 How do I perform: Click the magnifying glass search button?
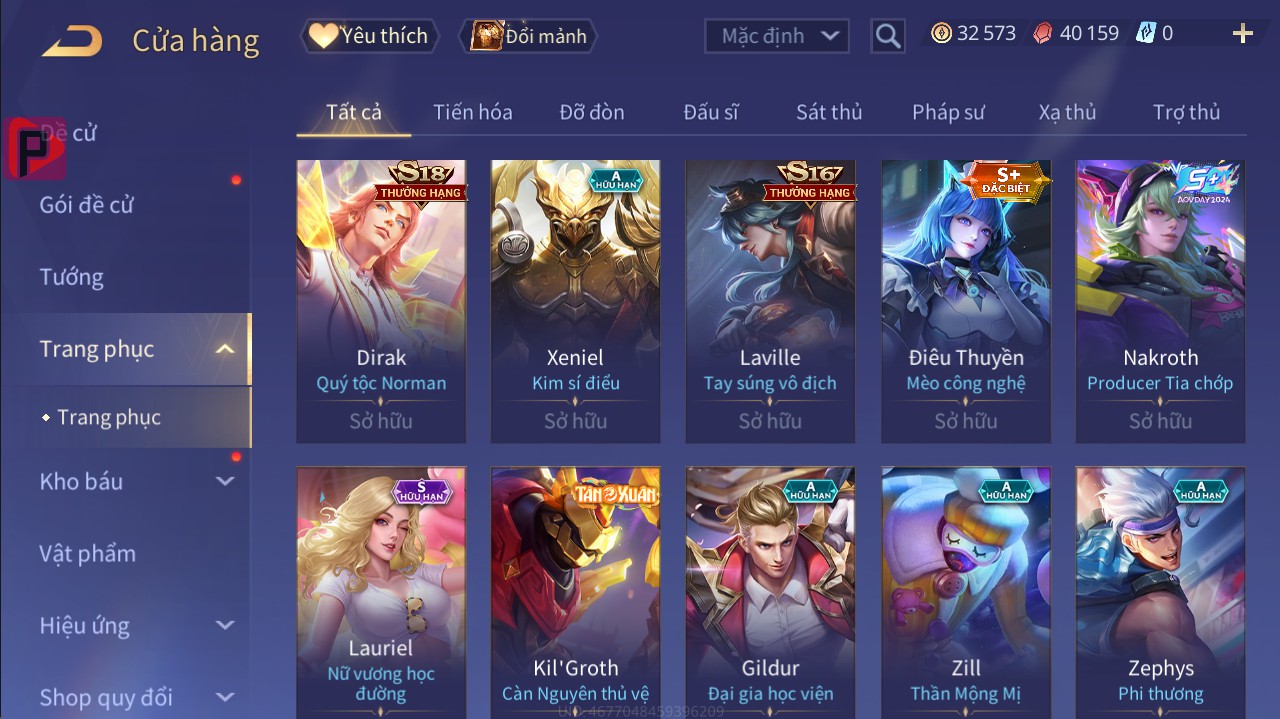coord(887,36)
